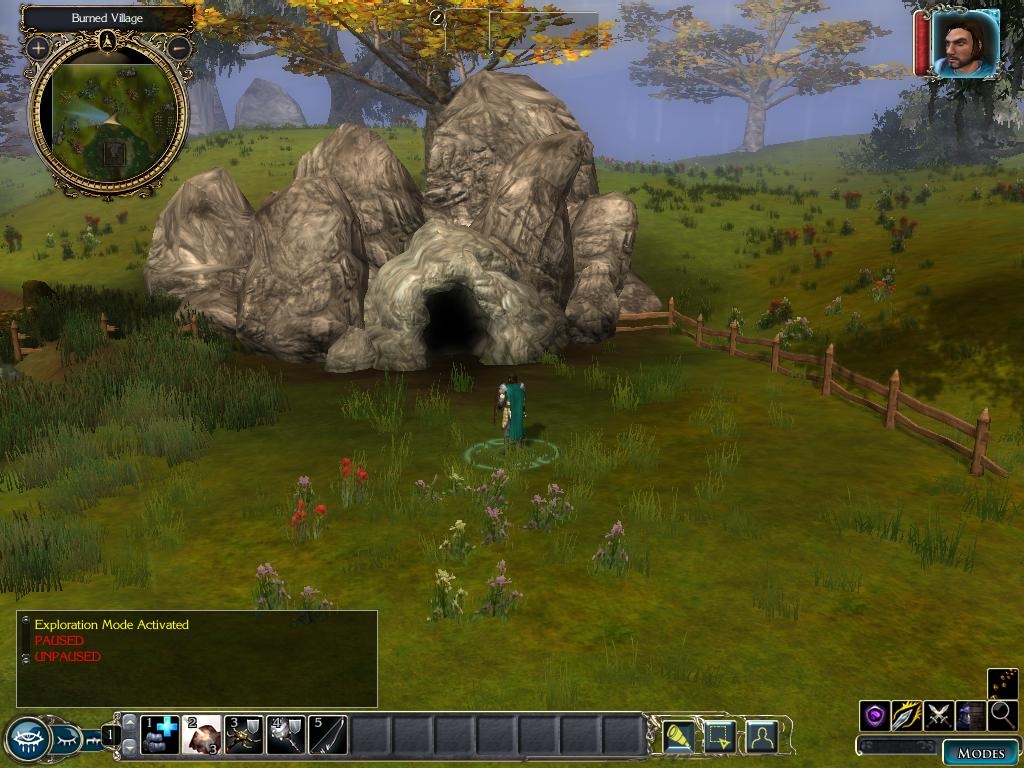
Task: Zoom out the minimap with the minus button
Action: 179,47
